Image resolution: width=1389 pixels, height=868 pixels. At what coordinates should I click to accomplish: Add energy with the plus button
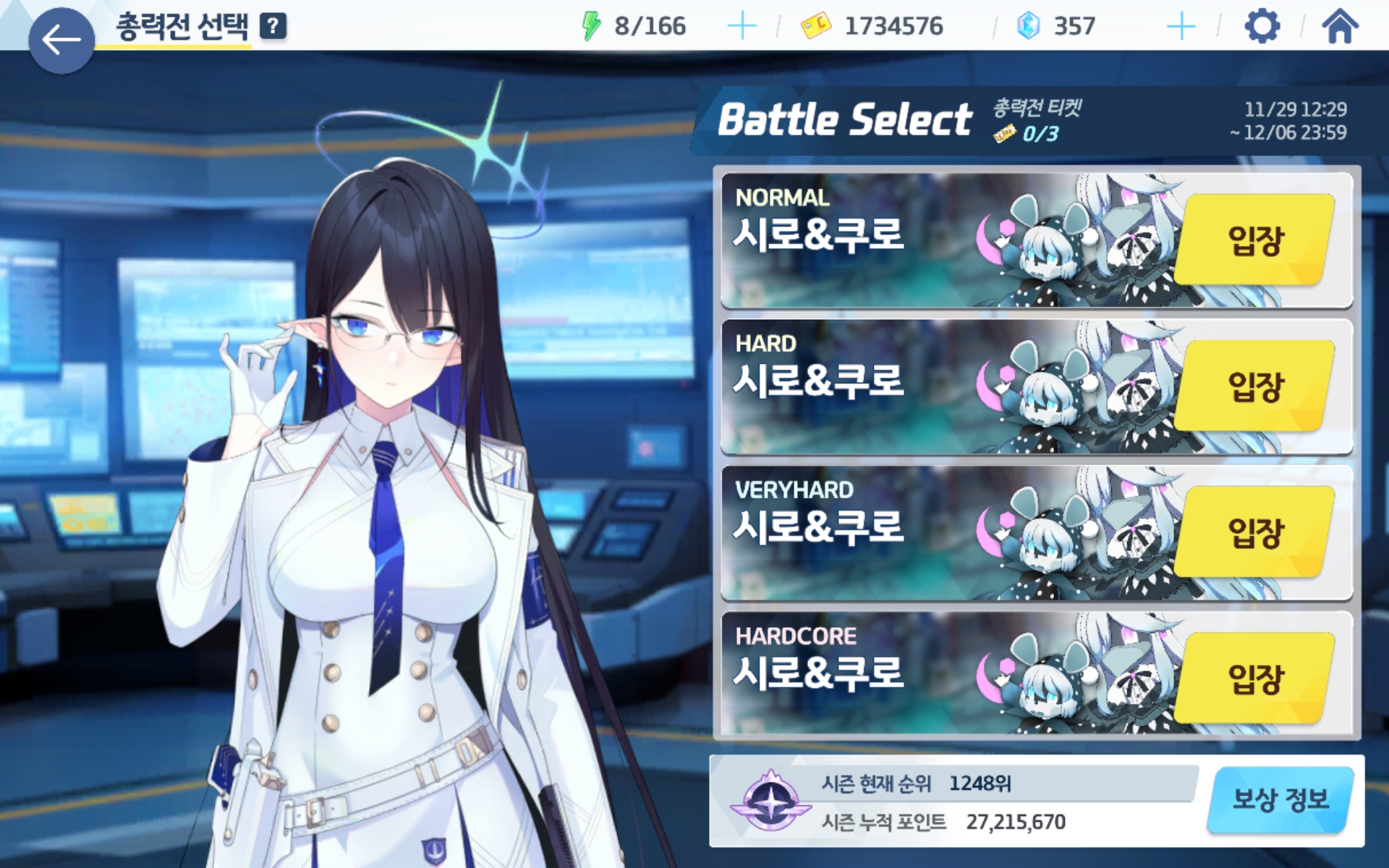click(742, 27)
